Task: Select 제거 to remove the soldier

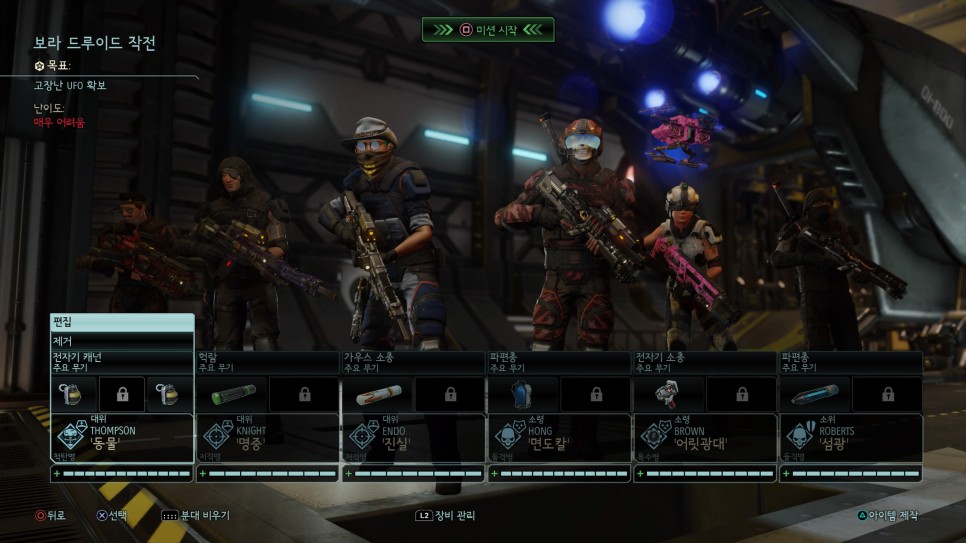Action: (x=121, y=341)
